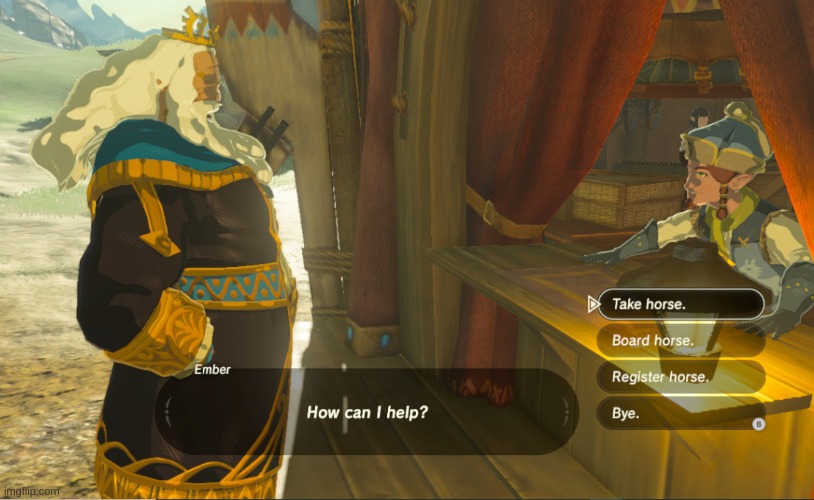Pick the "Register horse." option
Image resolution: width=814 pixels, height=500 pixels.
(x=680, y=376)
